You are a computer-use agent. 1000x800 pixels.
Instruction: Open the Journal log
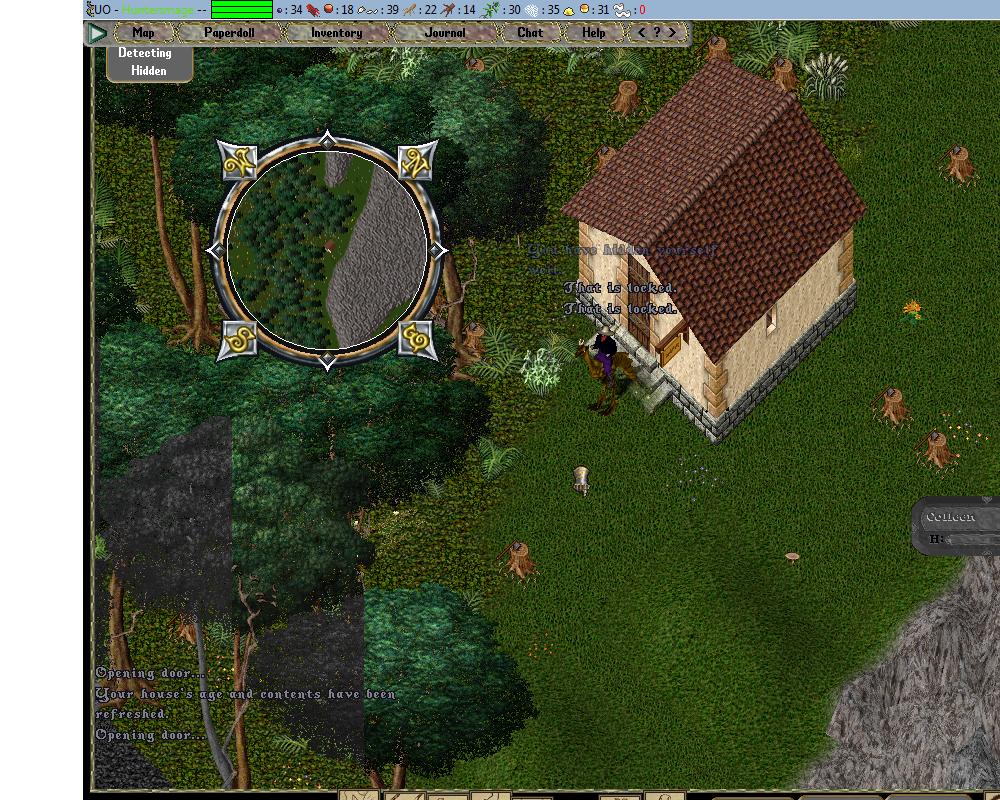coord(445,33)
